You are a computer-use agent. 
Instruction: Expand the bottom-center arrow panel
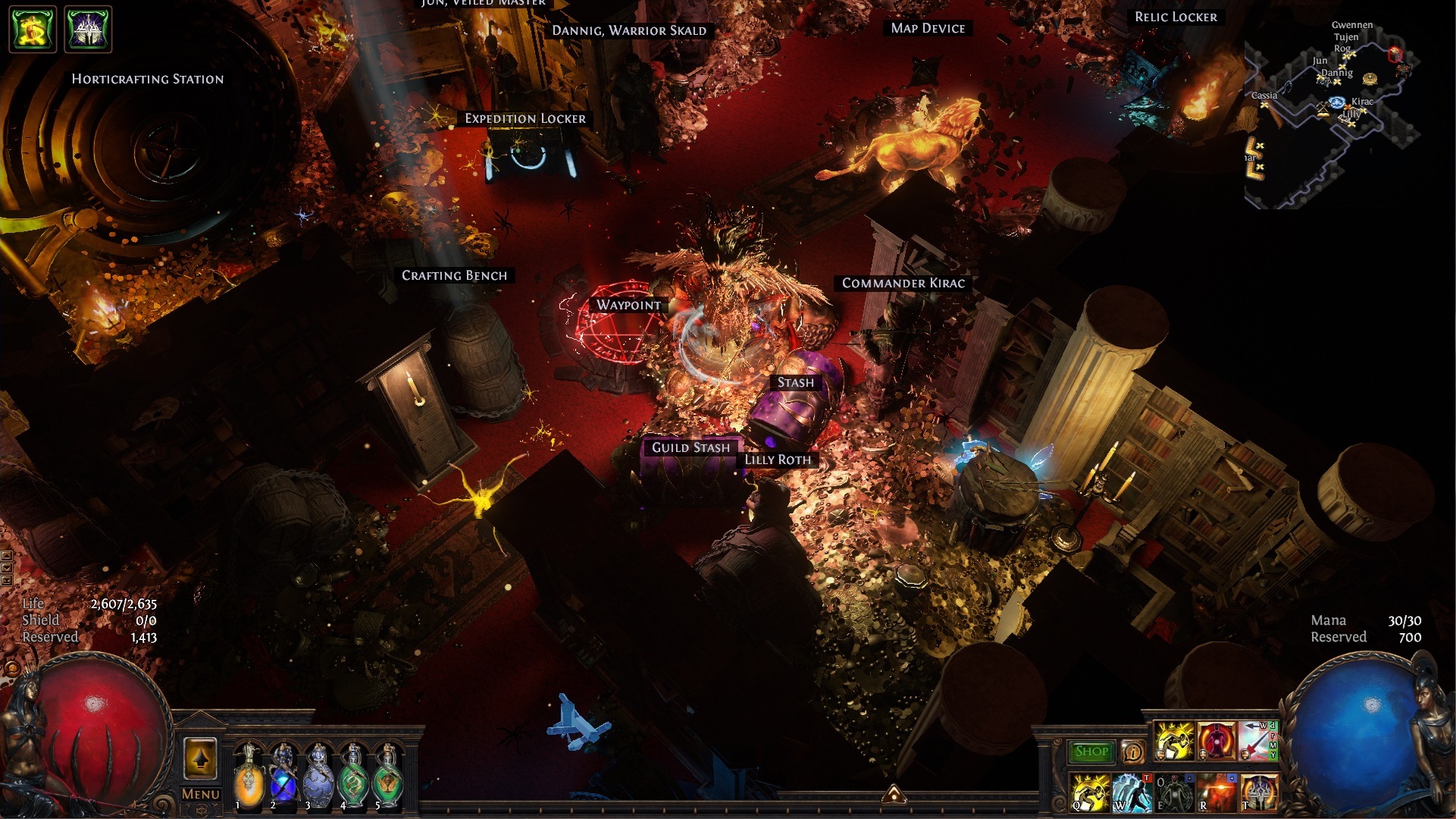pyautogui.click(x=894, y=793)
